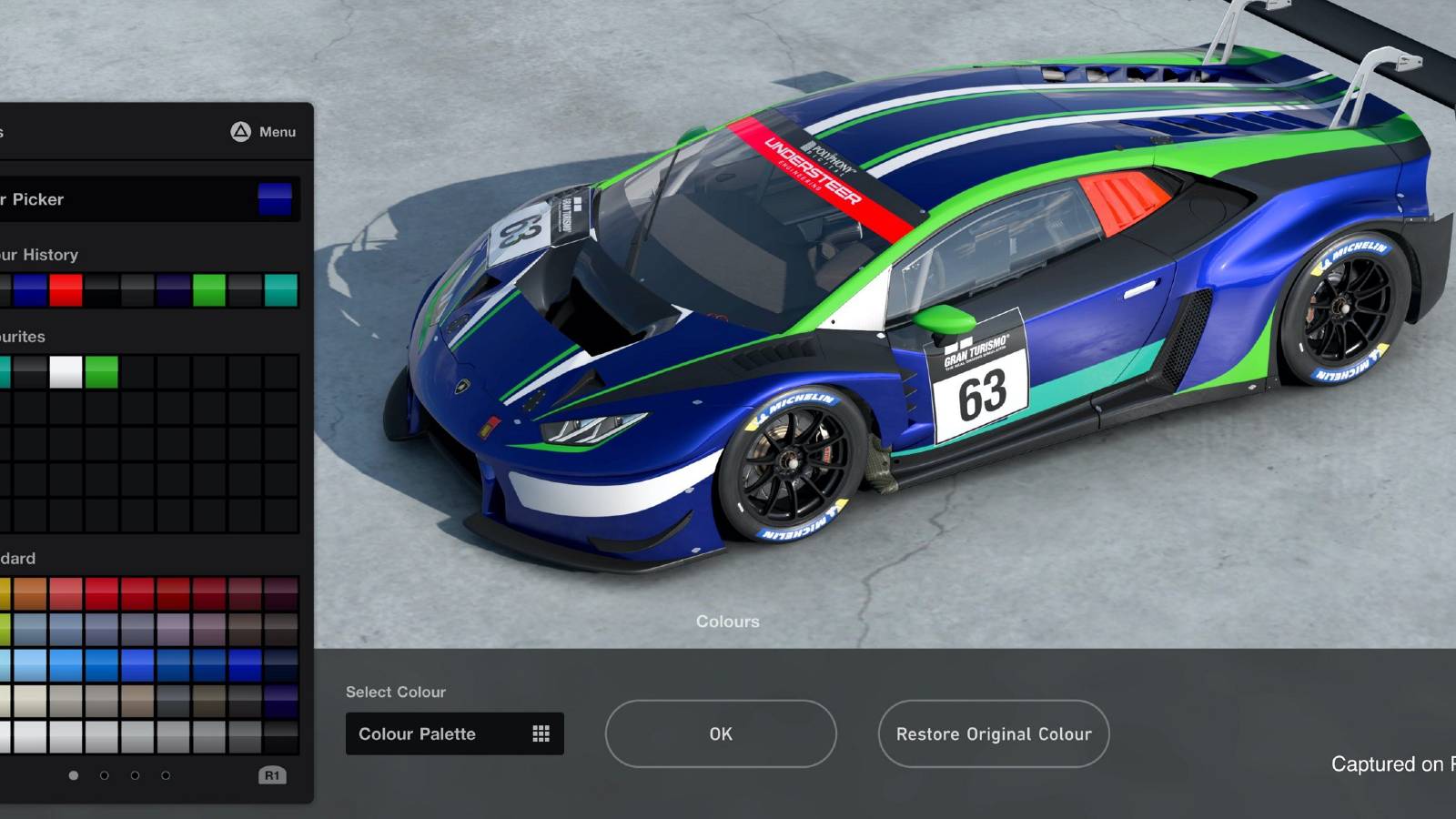This screenshot has width=1456, height=819.
Task: Select the green swatch in Colour History
Action: (208, 289)
